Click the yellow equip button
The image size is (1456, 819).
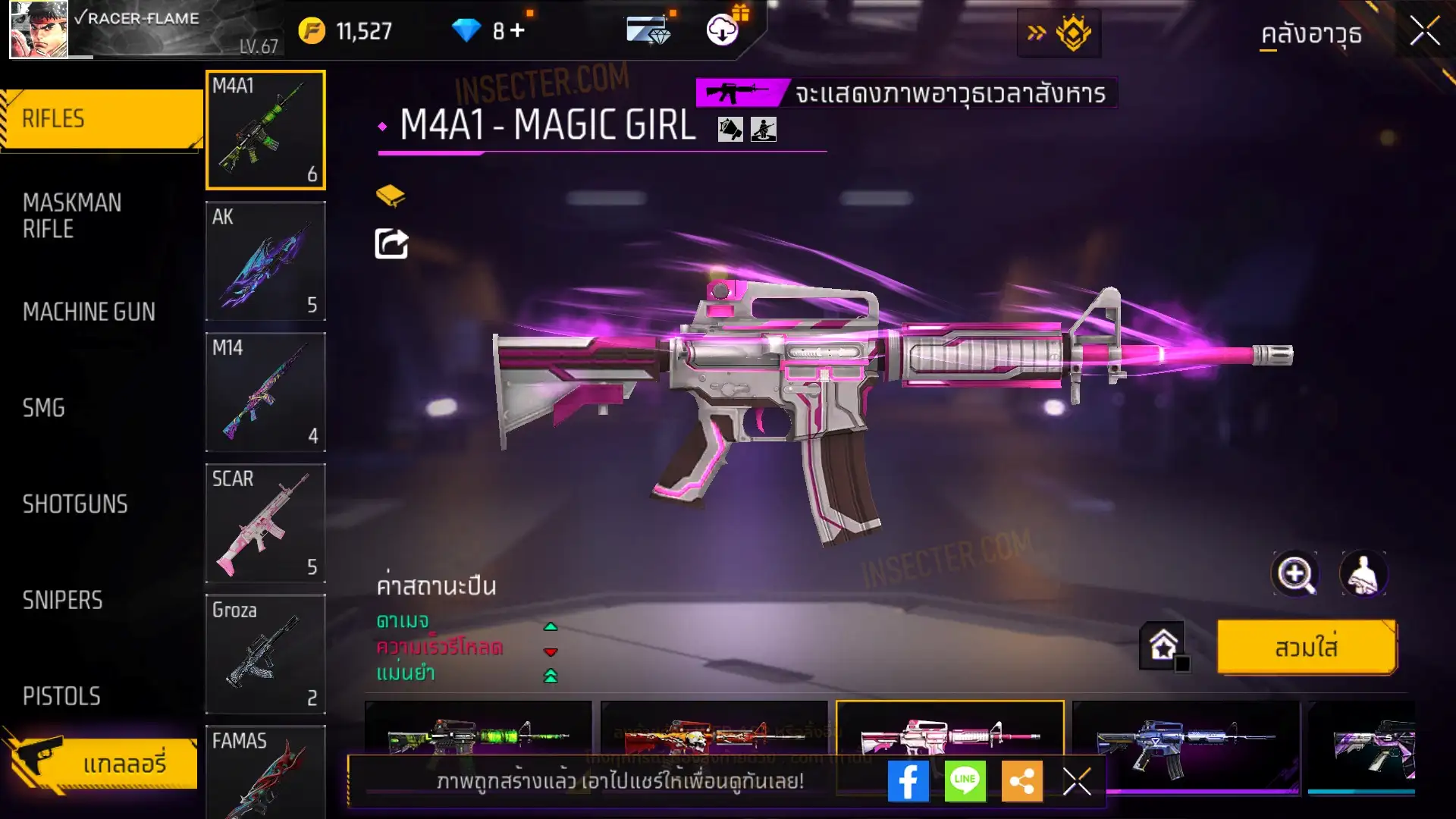1306,647
